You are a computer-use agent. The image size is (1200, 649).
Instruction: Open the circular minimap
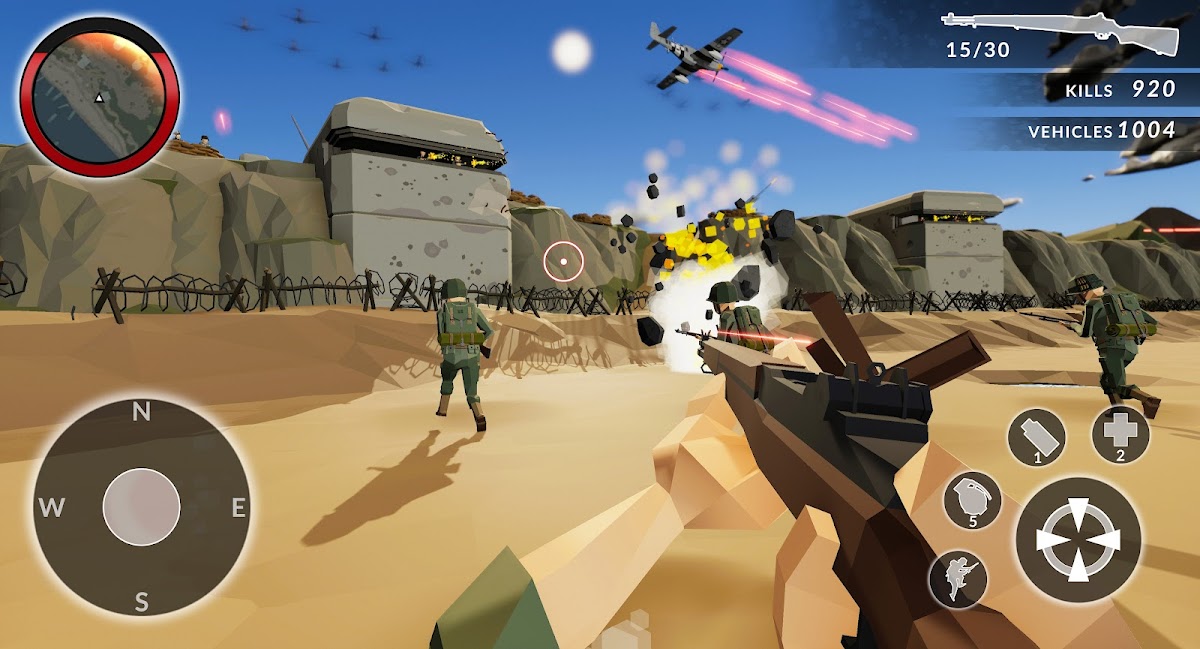tap(99, 96)
